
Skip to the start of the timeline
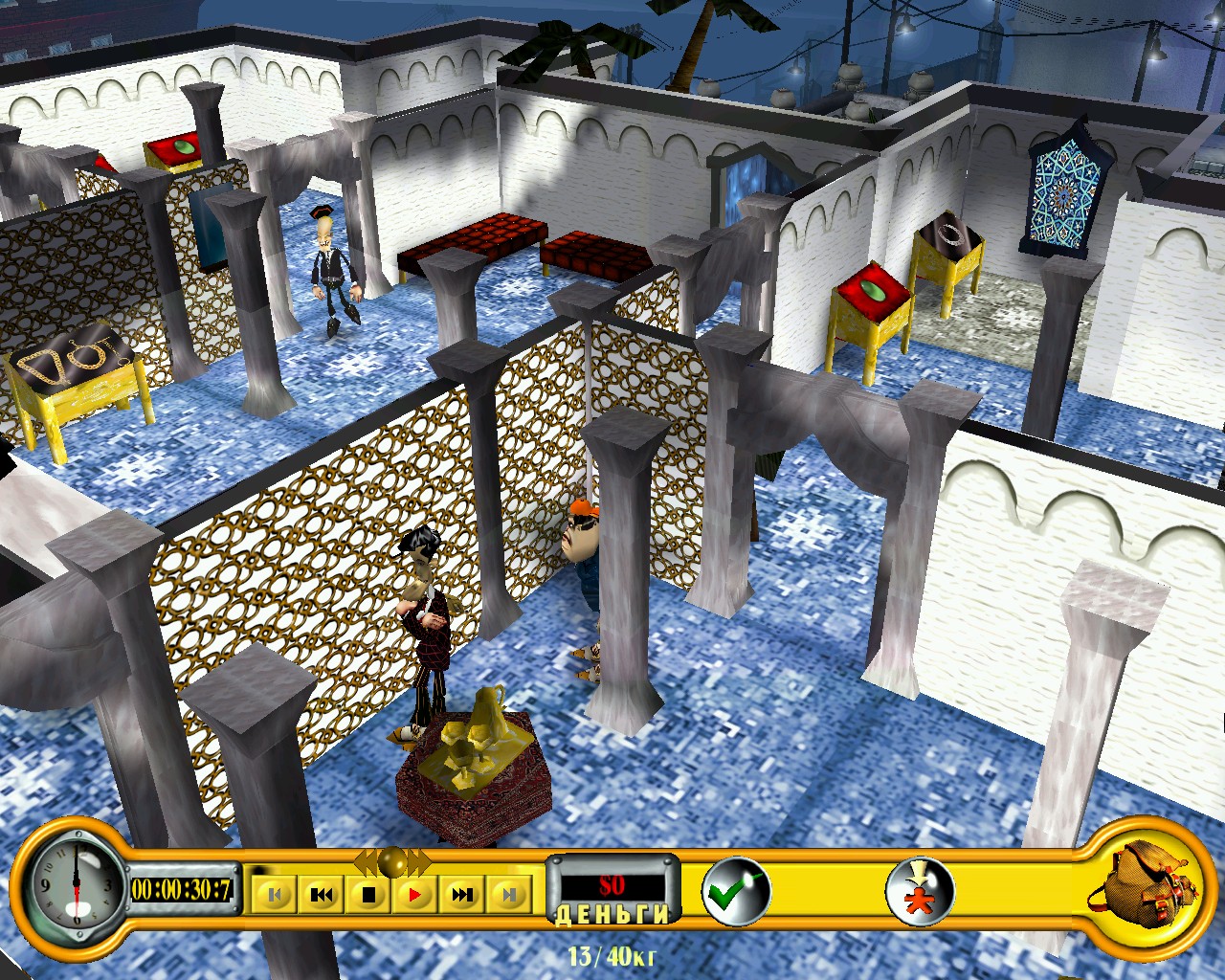pyautogui.click(x=275, y=895)
